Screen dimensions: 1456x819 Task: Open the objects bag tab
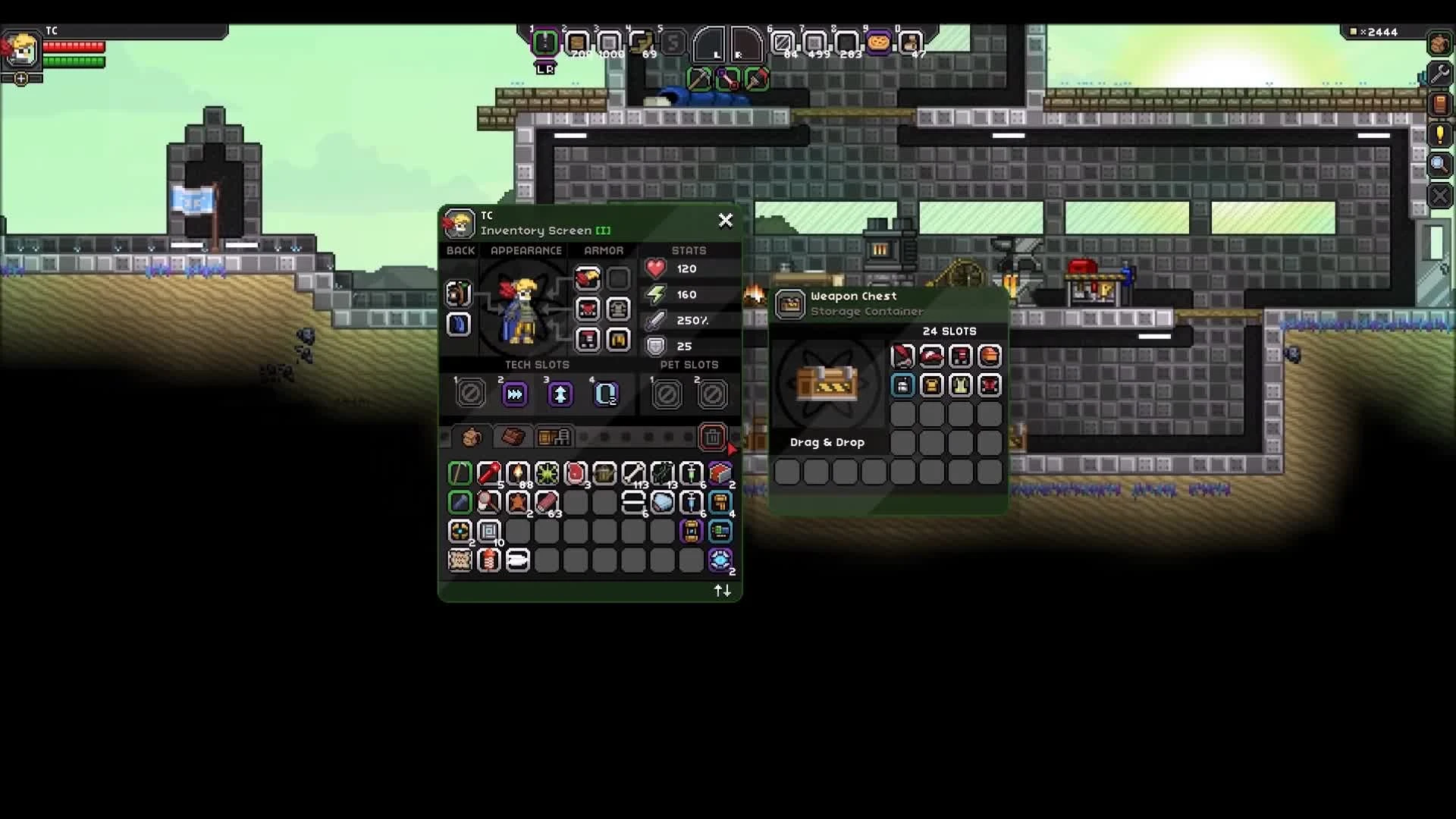click(x=554, y=437)
